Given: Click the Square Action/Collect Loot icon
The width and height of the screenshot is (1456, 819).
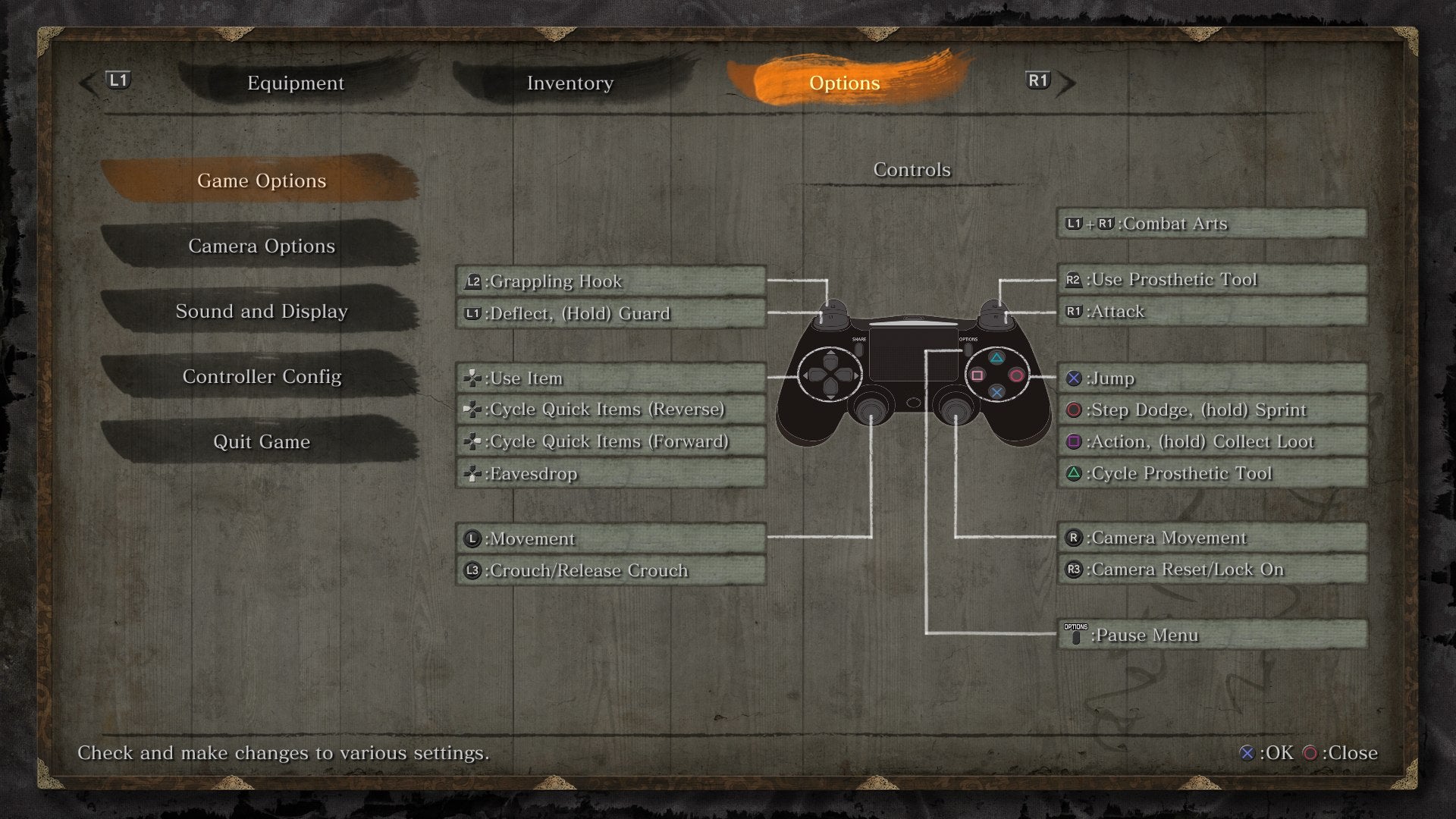Looking at the screenshot, I should tap(1072, 441).
